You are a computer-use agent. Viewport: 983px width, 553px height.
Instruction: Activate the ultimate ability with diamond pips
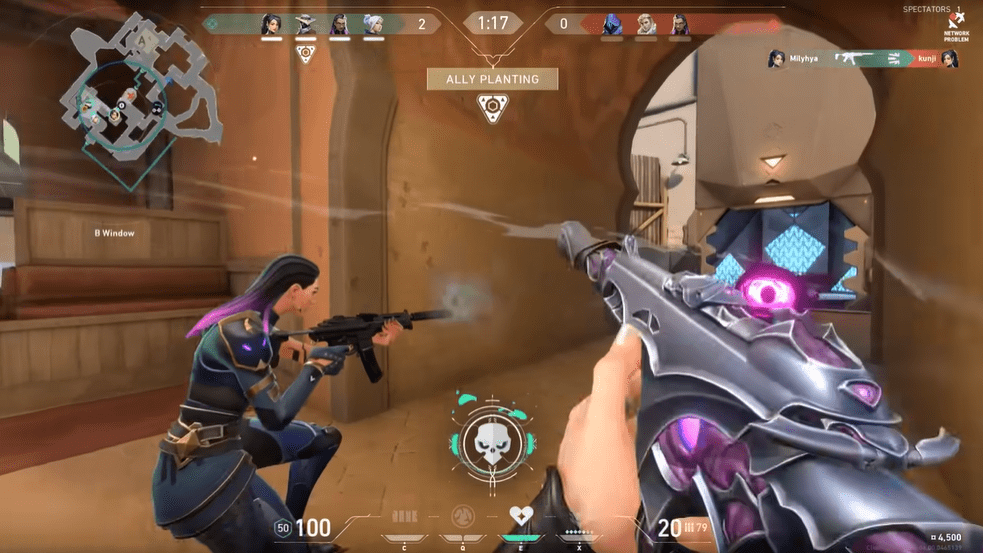tap(579, 520)
